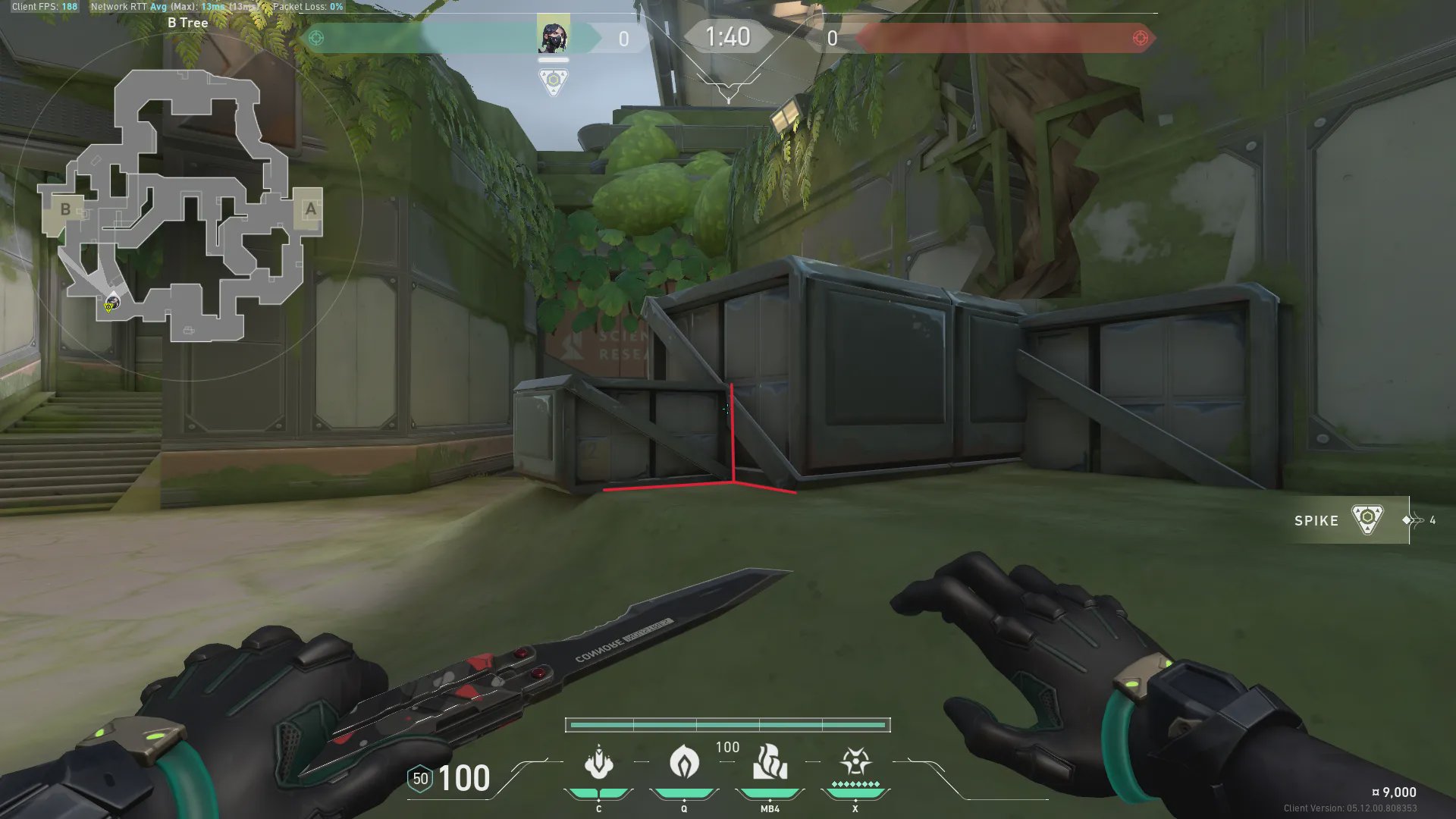
Task: Click the spike carrier icon below portrait
Action: 554,80
